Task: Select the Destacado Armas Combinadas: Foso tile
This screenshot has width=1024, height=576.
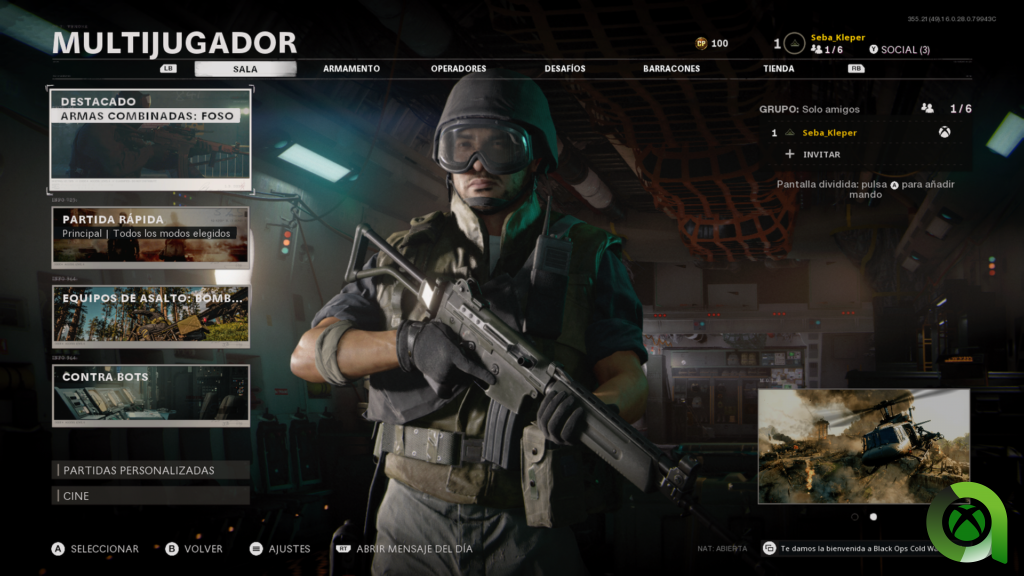Action: [150, 140]
